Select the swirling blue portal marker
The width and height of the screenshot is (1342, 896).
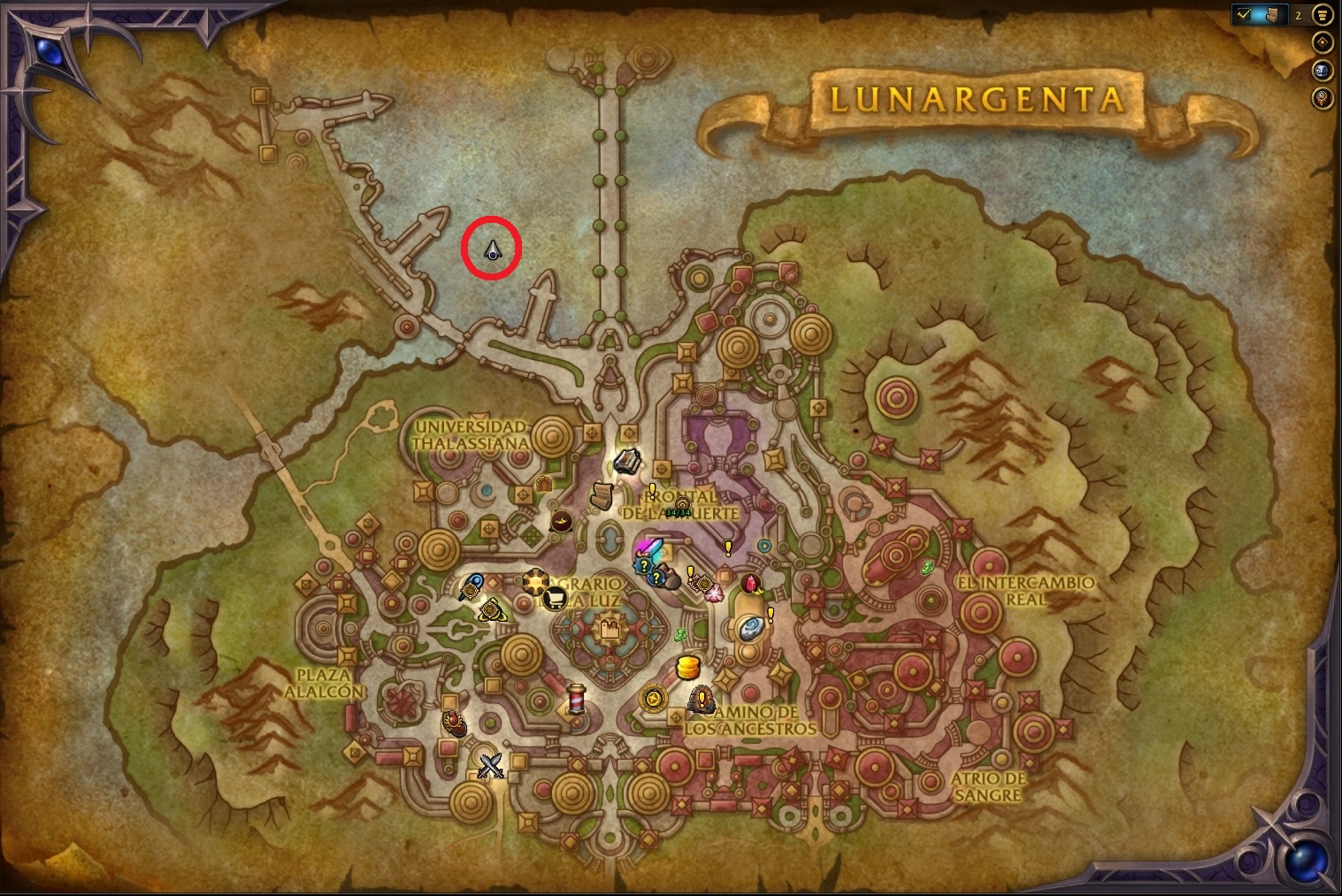(750, 627)
